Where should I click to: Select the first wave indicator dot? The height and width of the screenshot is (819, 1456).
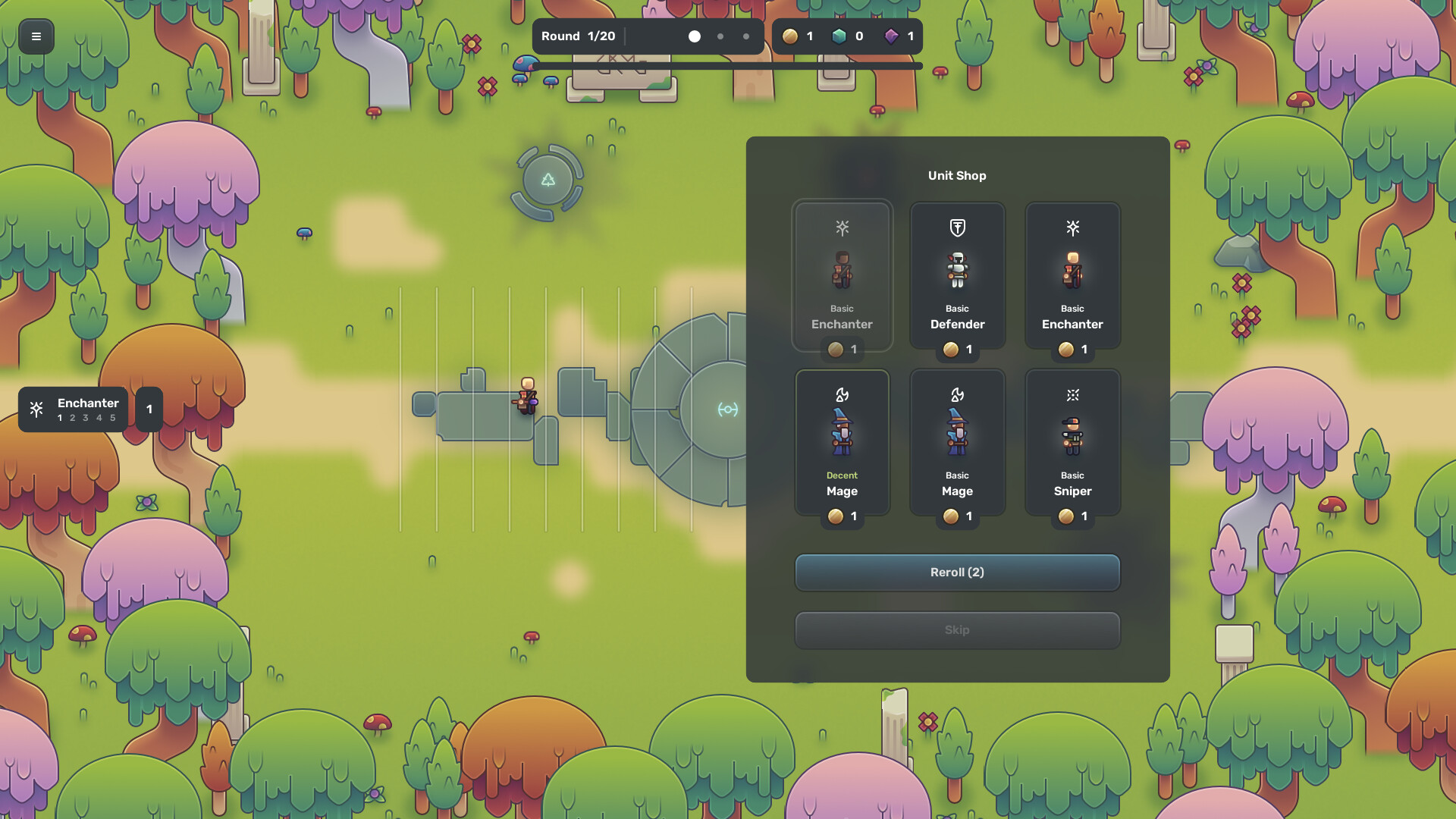pyautogui.click(x=694, y=36)
